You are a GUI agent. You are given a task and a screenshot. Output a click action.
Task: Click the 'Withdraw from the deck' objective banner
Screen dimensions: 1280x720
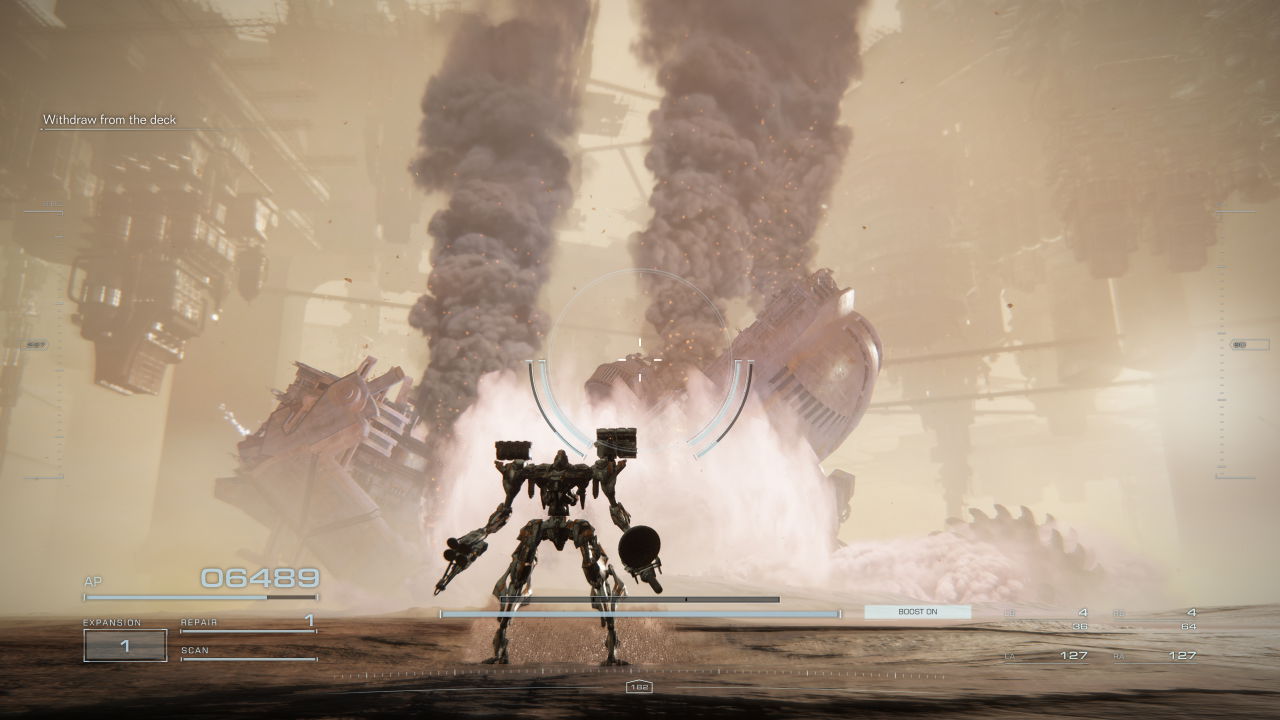(110, 118)
